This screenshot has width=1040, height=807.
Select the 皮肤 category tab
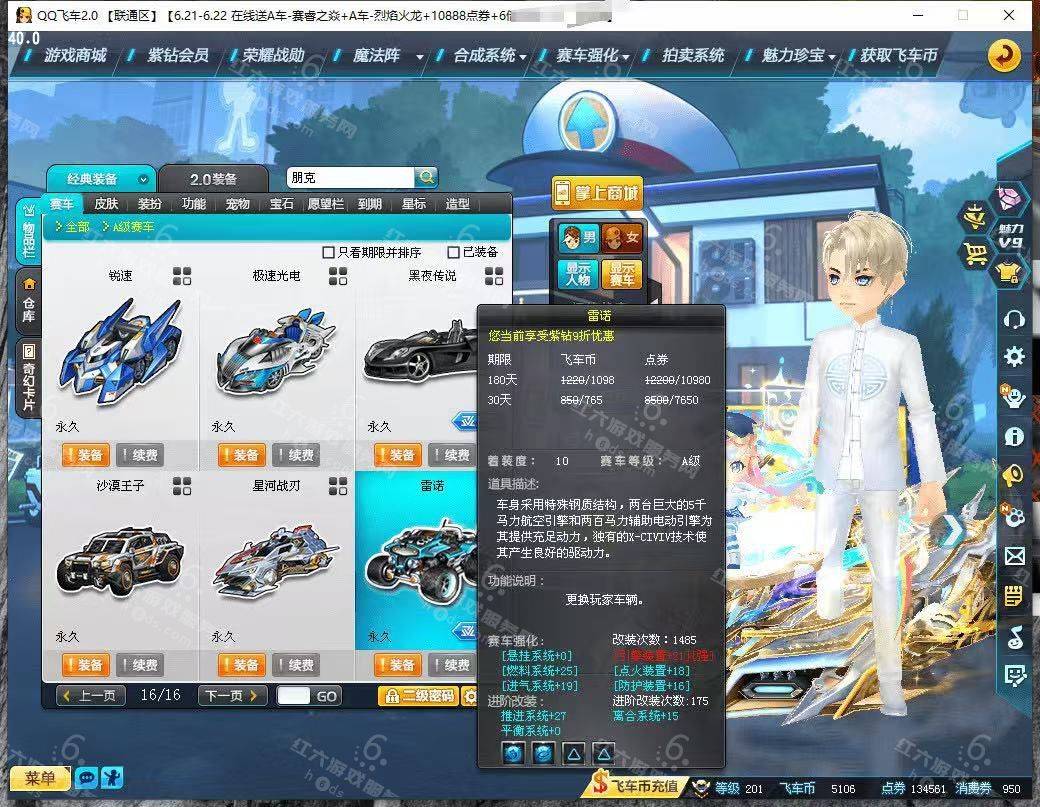[106, 204]
